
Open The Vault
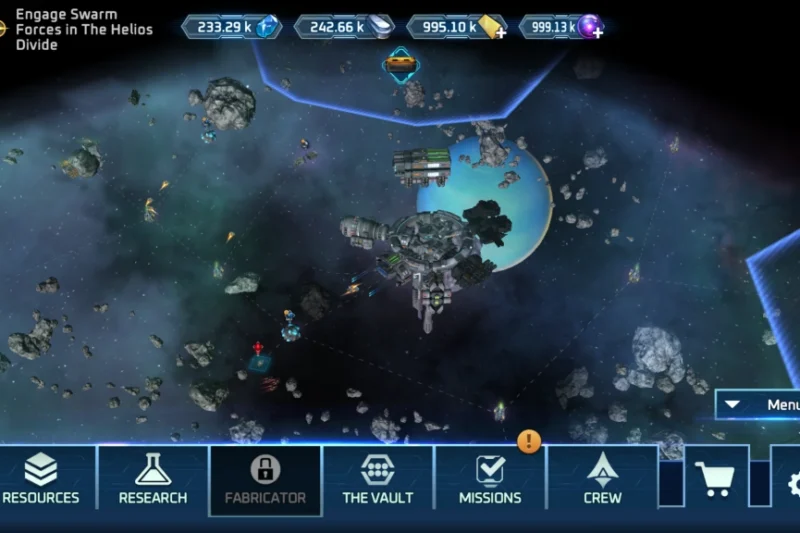377,478
